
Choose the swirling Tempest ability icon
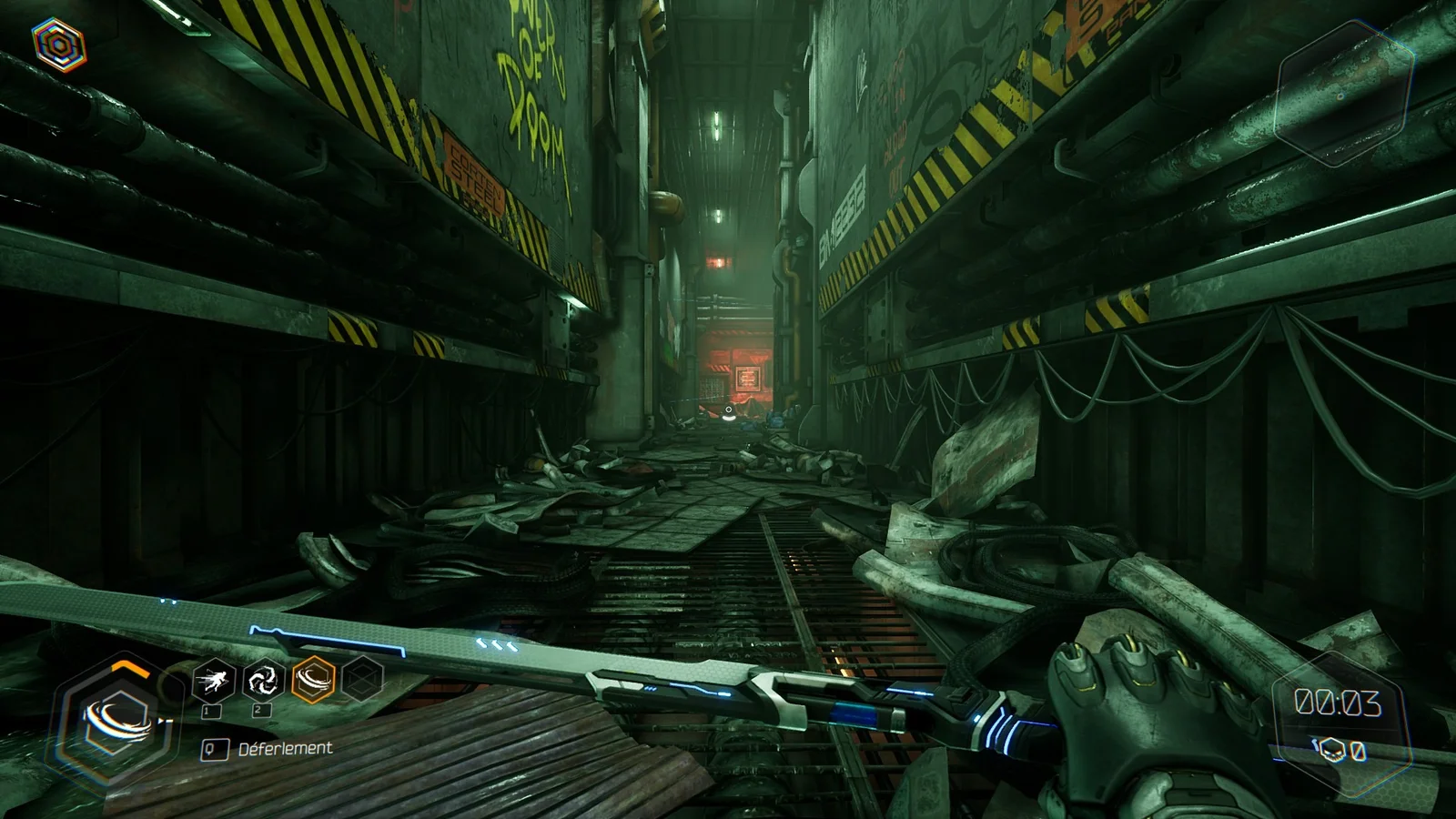tap(264, 679)
